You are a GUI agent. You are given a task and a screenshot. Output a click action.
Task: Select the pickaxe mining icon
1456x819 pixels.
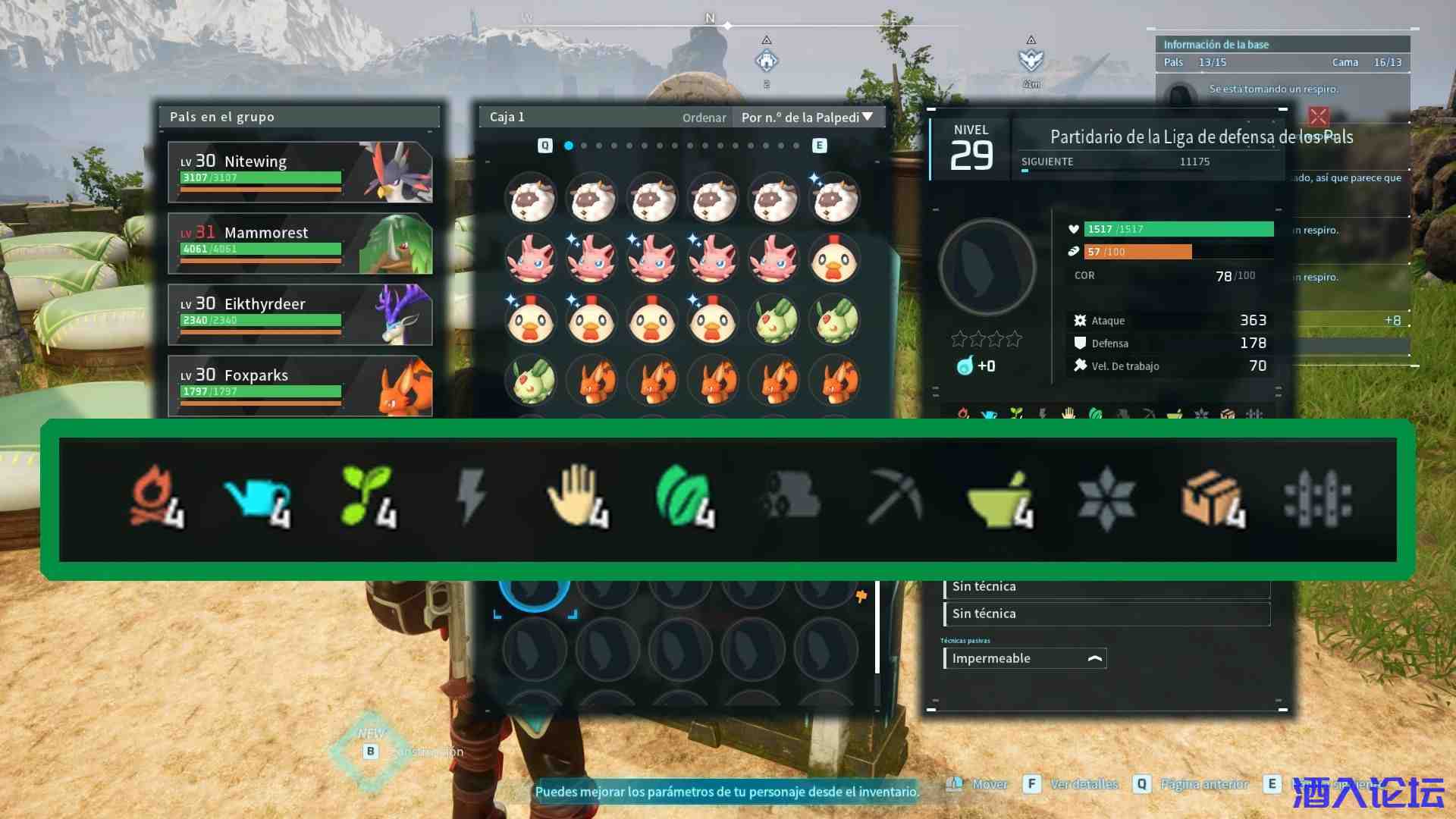point(895,497)
